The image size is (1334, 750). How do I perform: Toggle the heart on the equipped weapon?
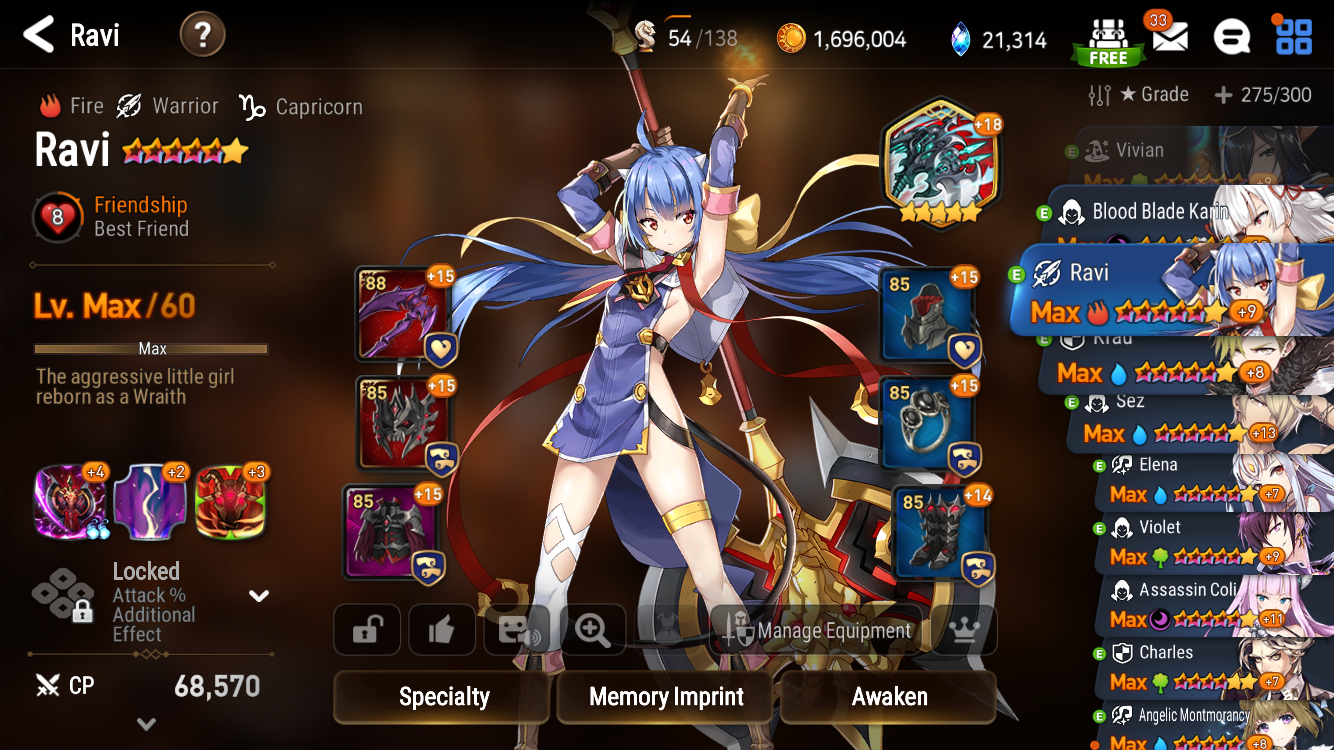[x=439, y=348]
